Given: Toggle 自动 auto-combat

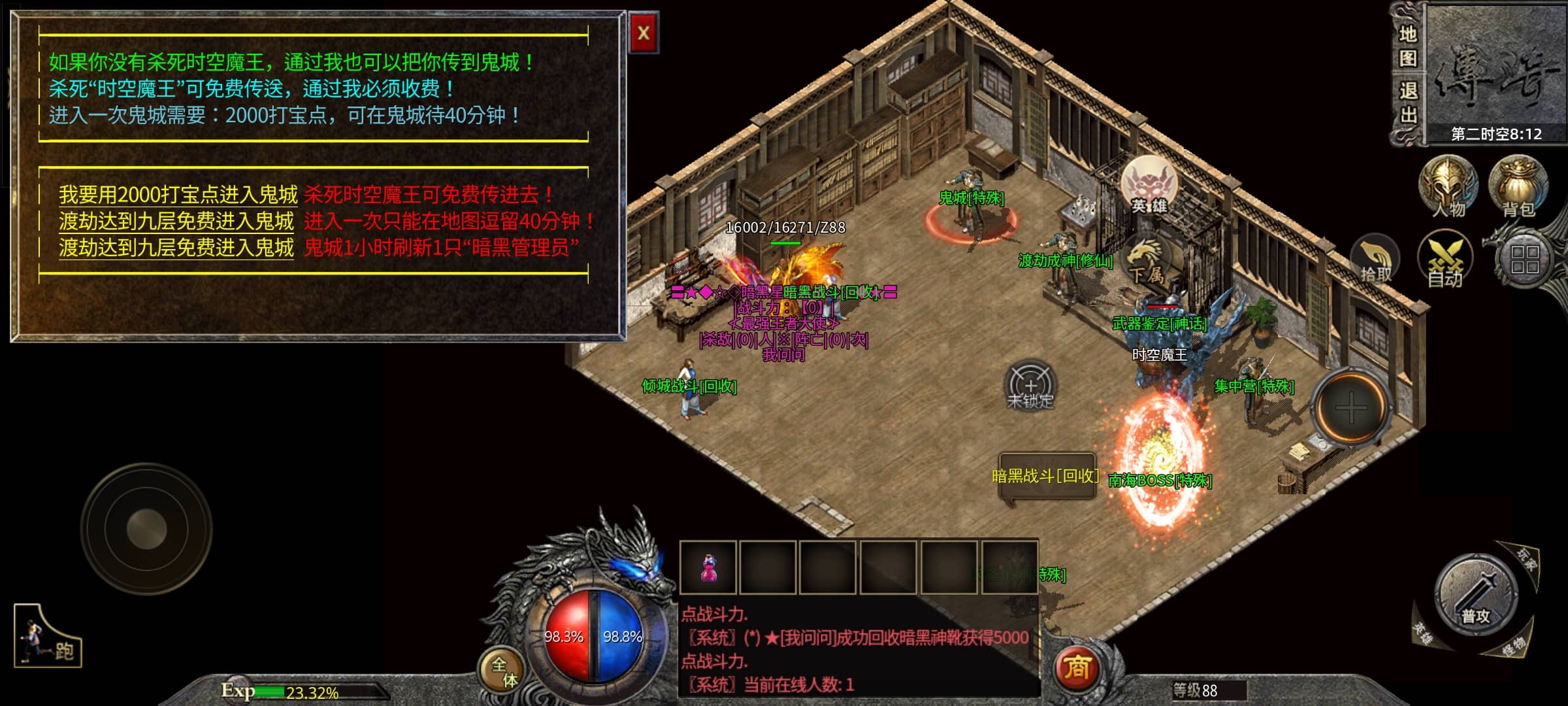Looking at the screenshot, I should pyautogui.click(x=1445, y=260).
